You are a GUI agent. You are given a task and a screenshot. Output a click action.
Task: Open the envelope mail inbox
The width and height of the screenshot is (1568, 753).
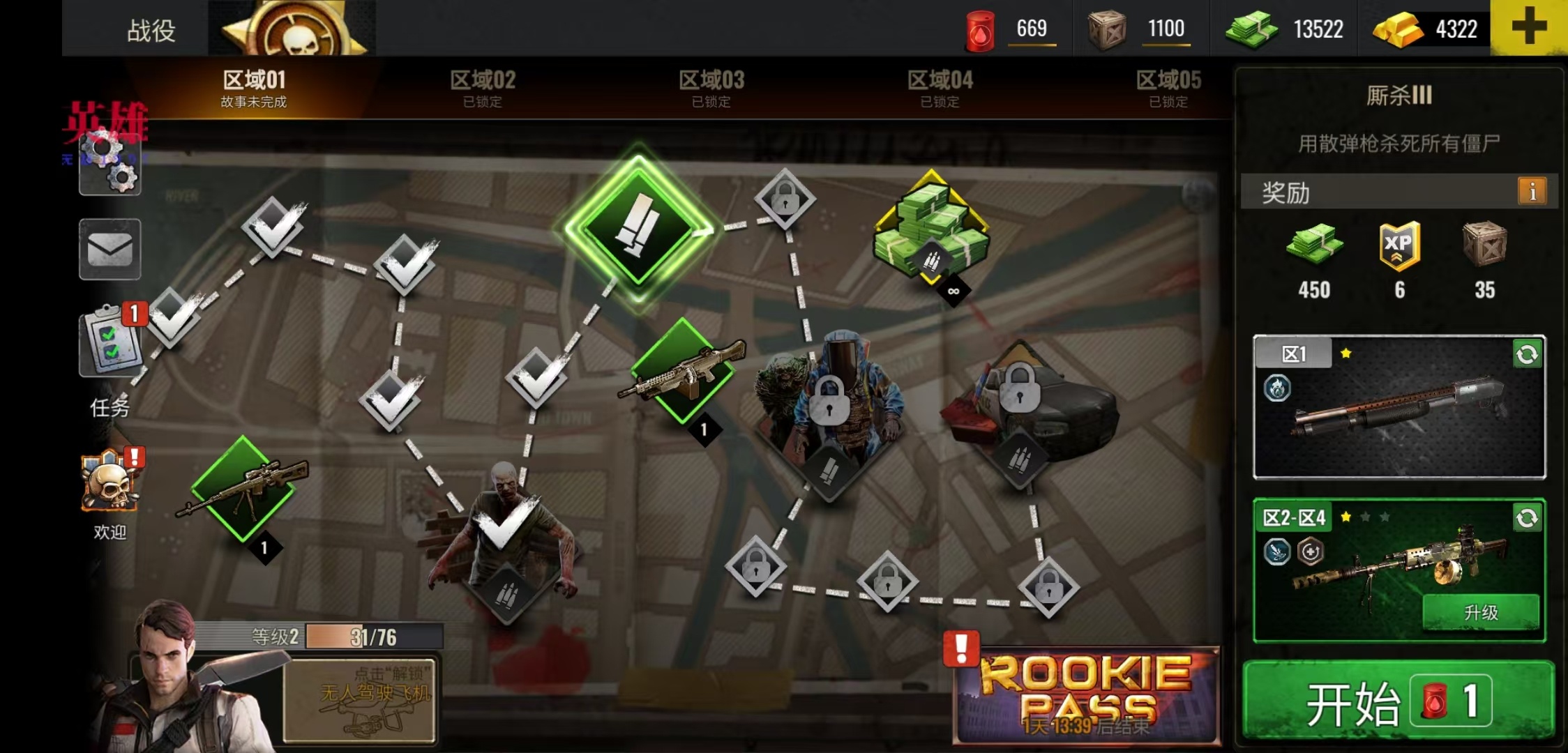click(x=110, y=249)
